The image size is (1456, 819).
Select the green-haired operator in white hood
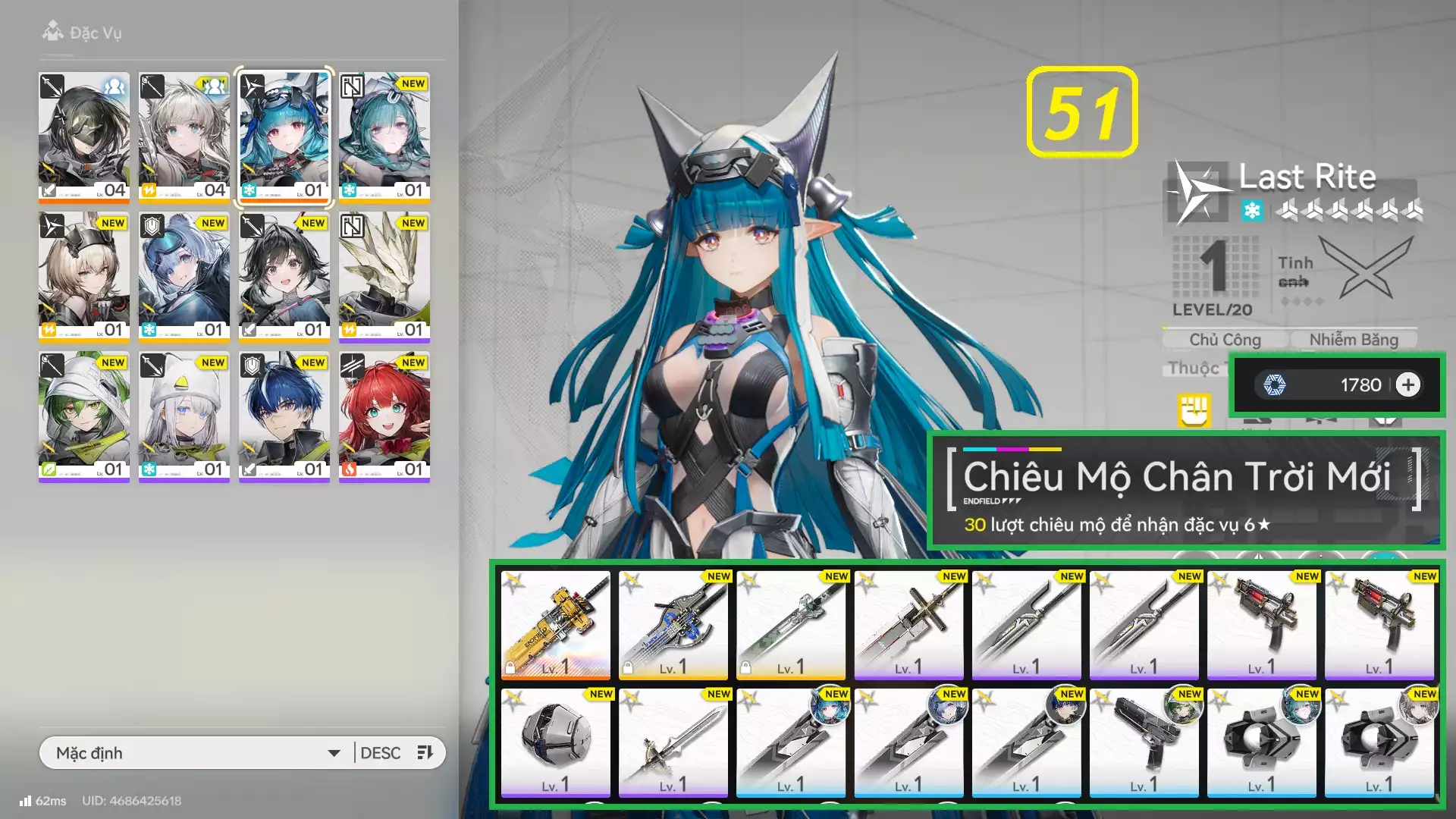[84, 416]
